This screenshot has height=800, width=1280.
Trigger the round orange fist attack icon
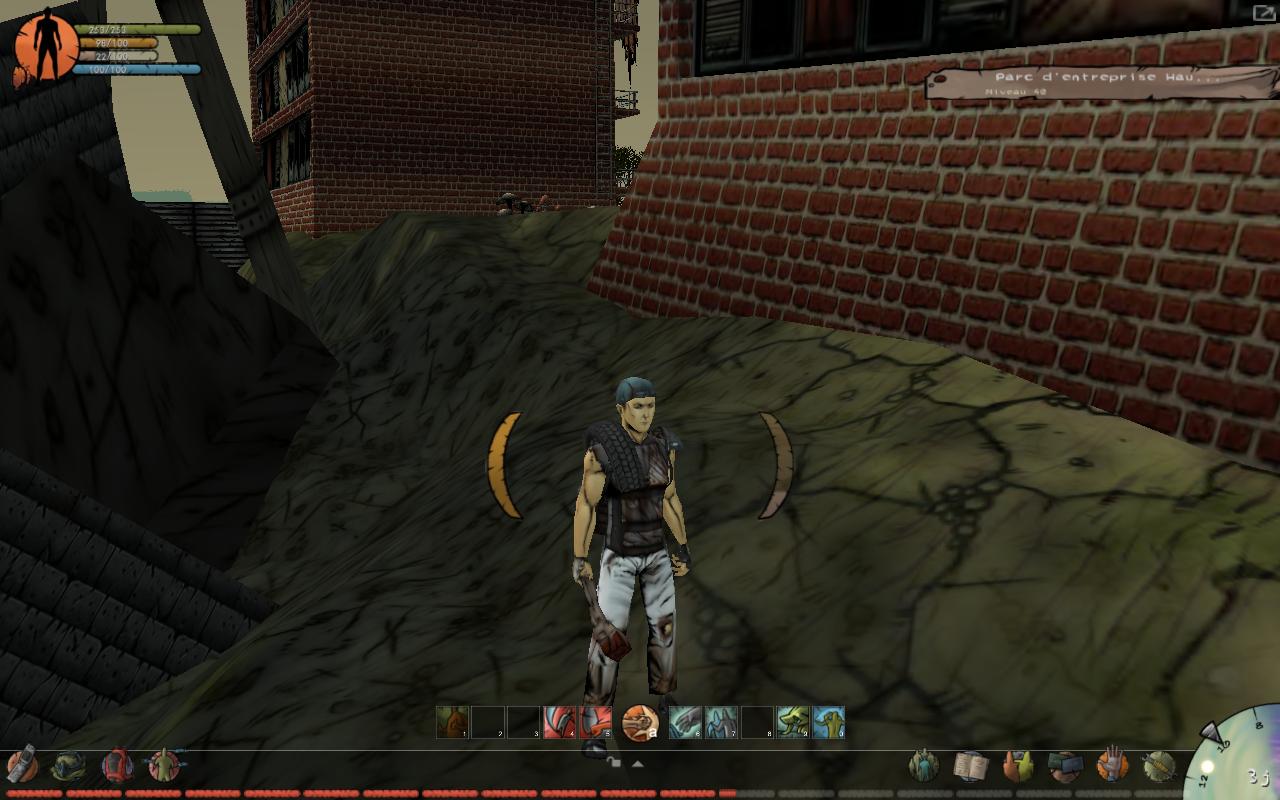point(639,722)
